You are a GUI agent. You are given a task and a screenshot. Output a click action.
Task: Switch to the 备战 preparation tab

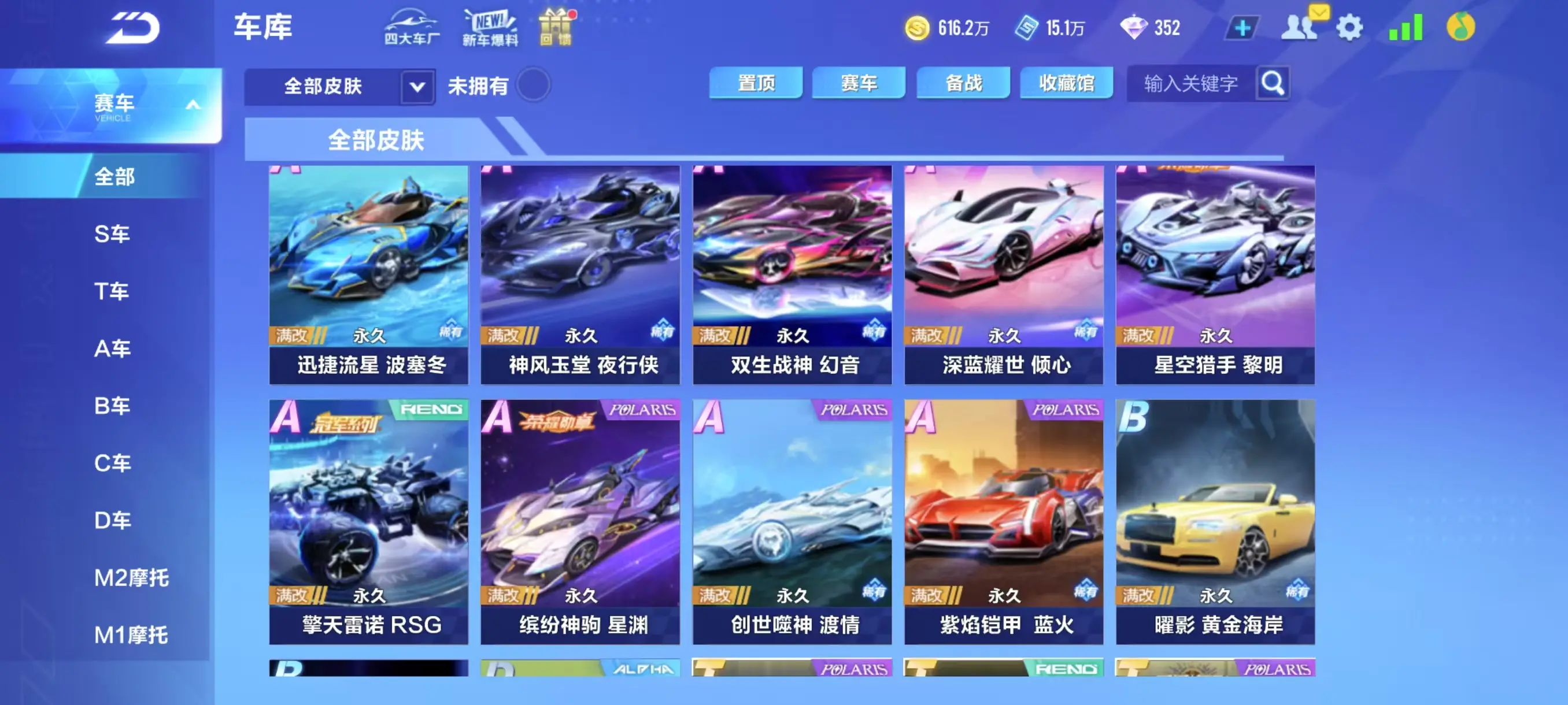click(x=963, y=83)
